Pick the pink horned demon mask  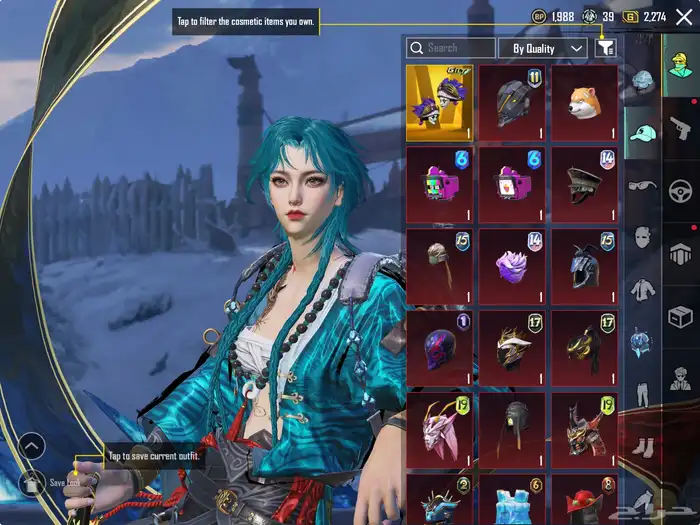(x=439, y=429)
